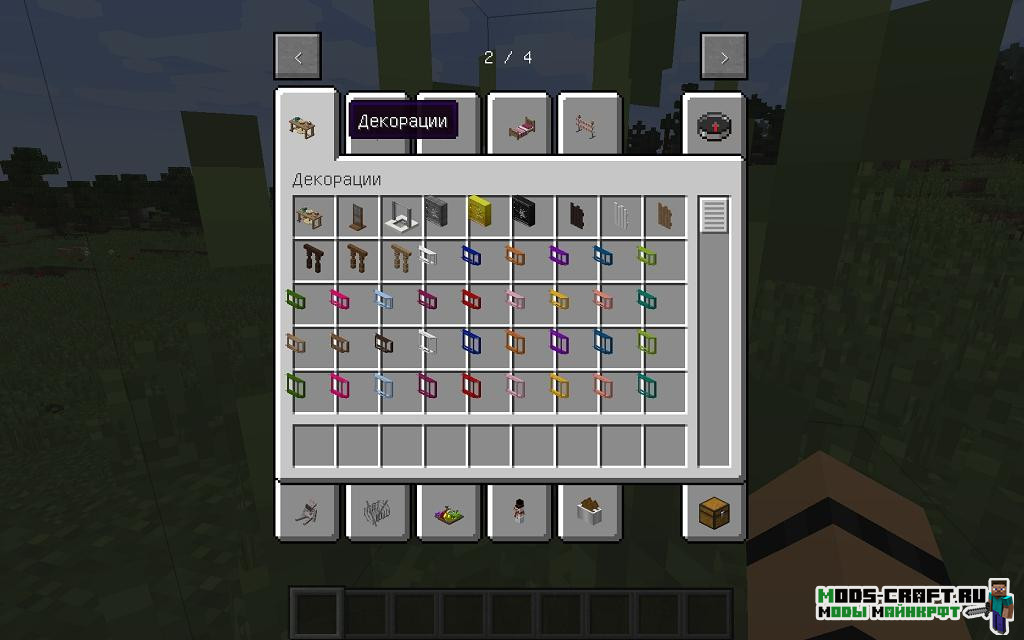Select the desk icon decorations tab
The height and width of the screenshot is (640, 1024).
coord(303,126)
